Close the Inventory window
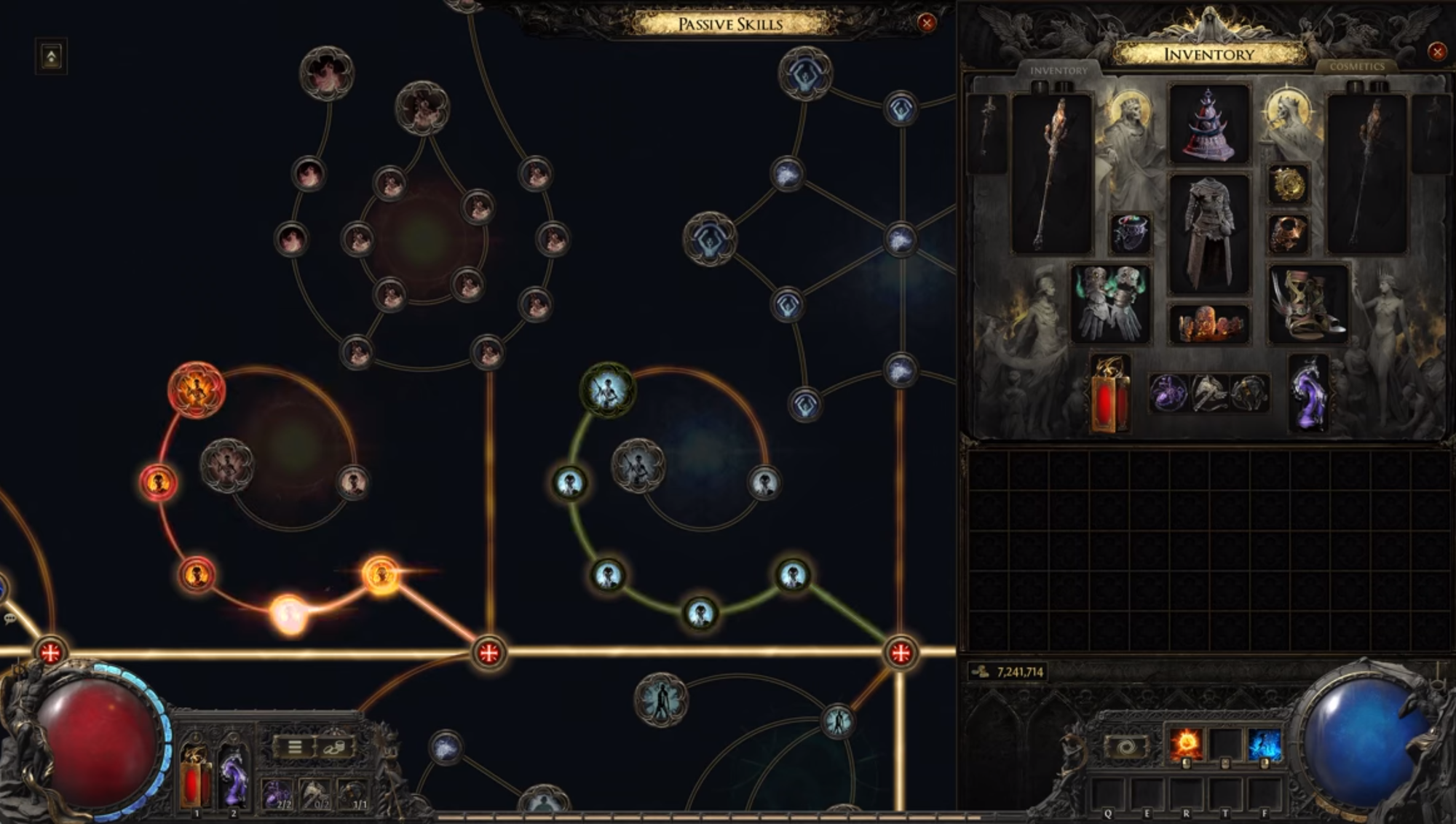Screen dimensions: 1456x824 [1436, 52]
